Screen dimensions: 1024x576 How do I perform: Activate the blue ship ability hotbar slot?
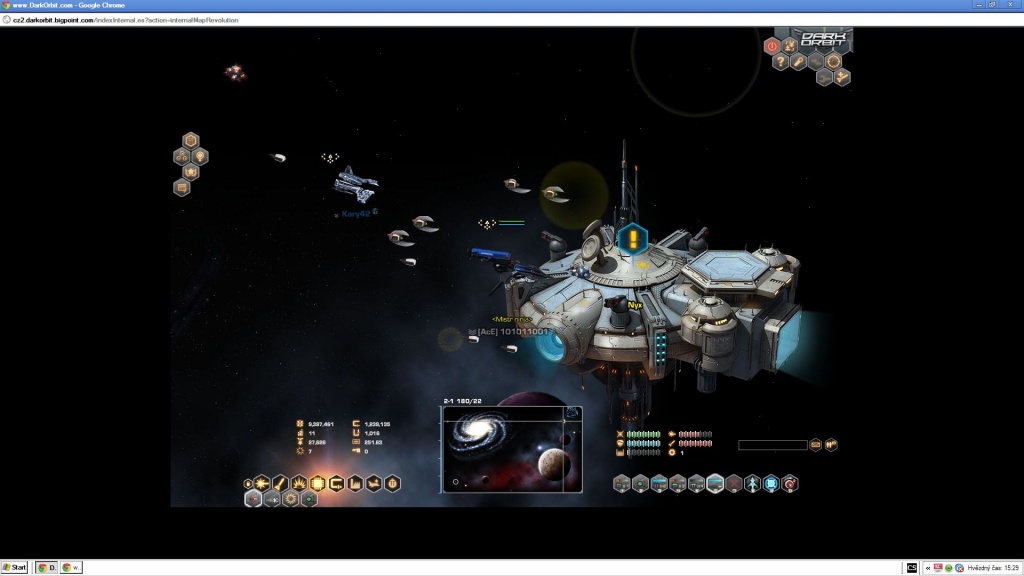[753, 484]
